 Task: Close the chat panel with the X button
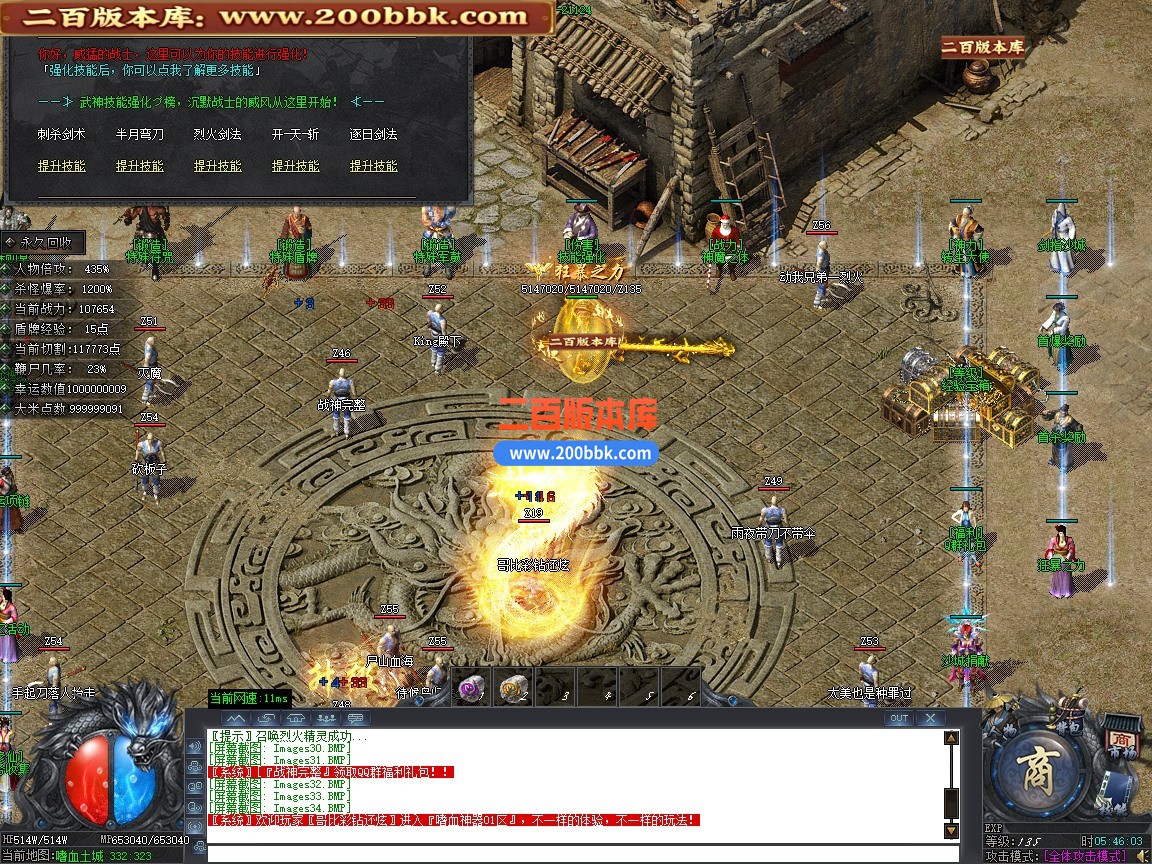[930, 718]
